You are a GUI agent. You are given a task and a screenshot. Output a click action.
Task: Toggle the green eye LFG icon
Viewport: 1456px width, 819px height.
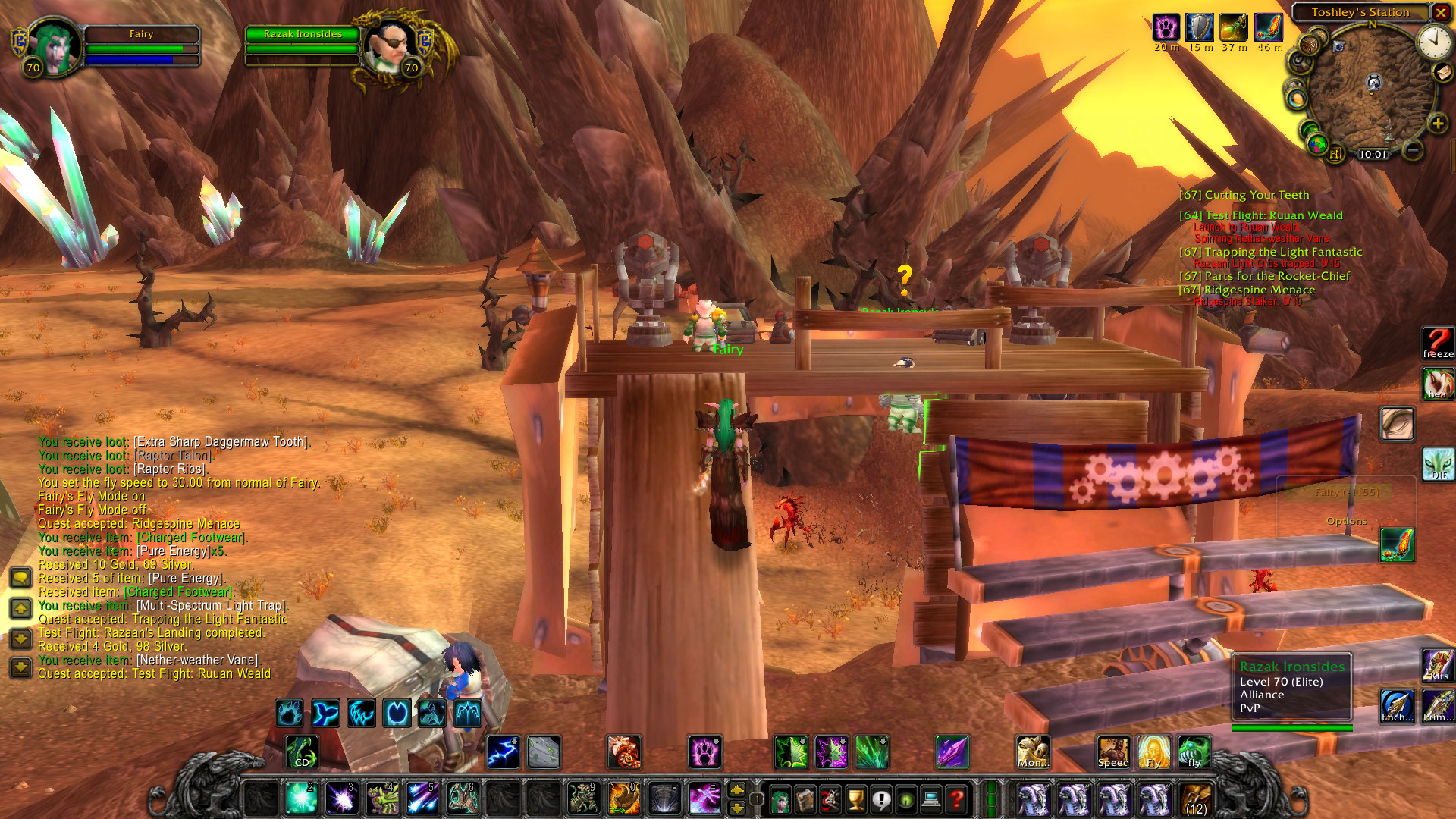click(905, 799)
